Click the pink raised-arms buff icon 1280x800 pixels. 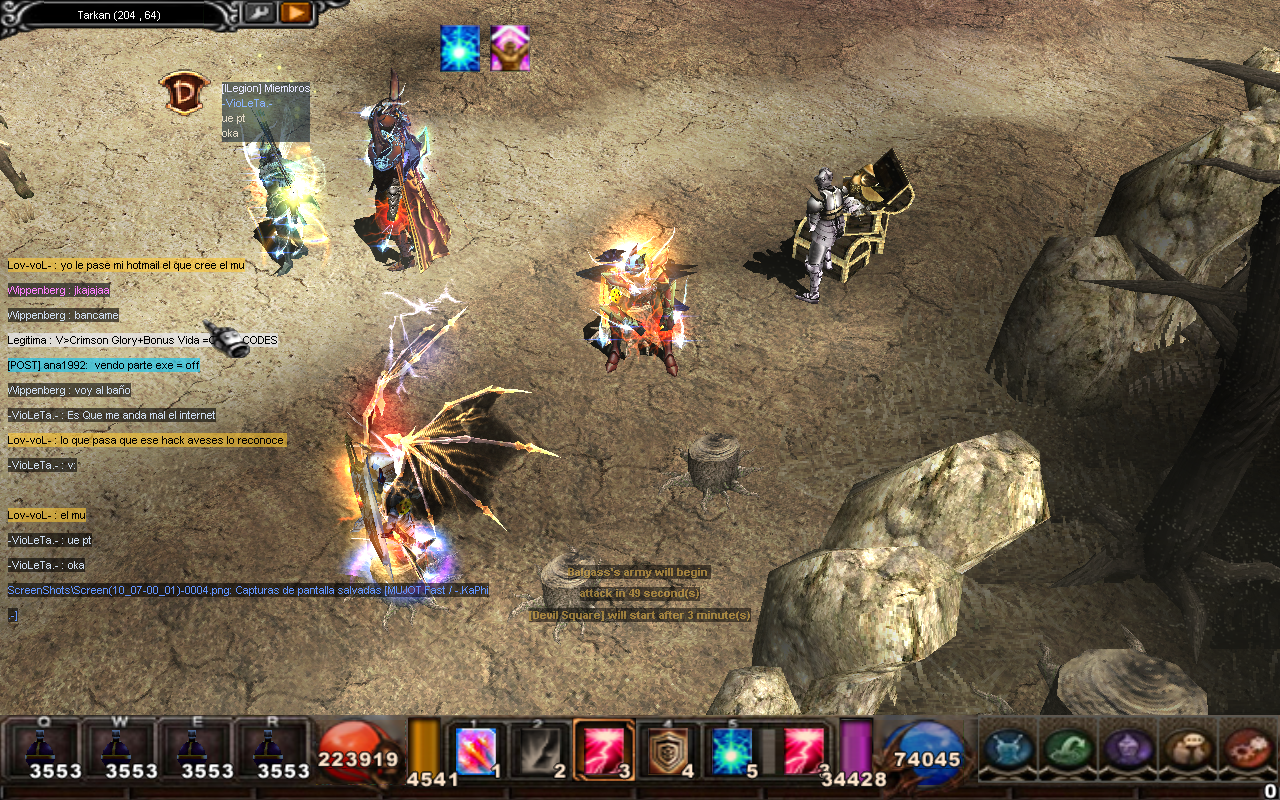click(510, 49)
